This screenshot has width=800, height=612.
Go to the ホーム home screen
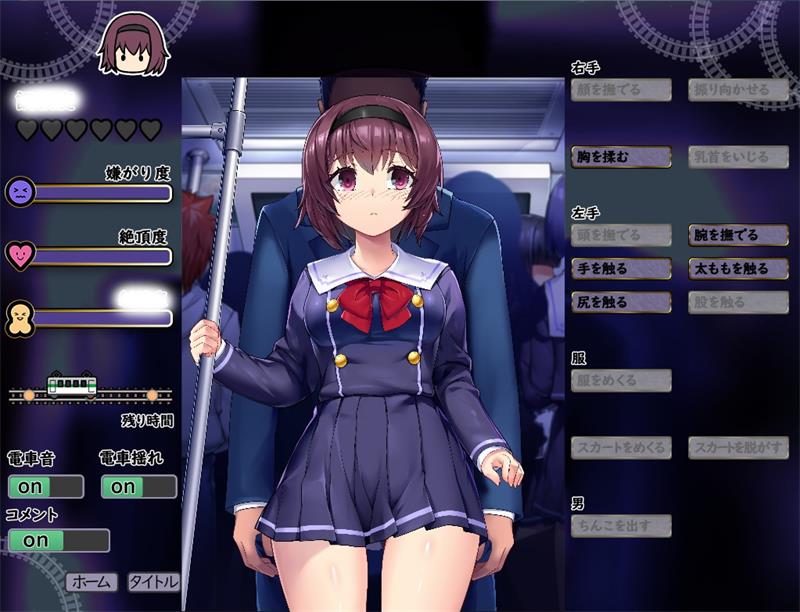click(92, 581)
